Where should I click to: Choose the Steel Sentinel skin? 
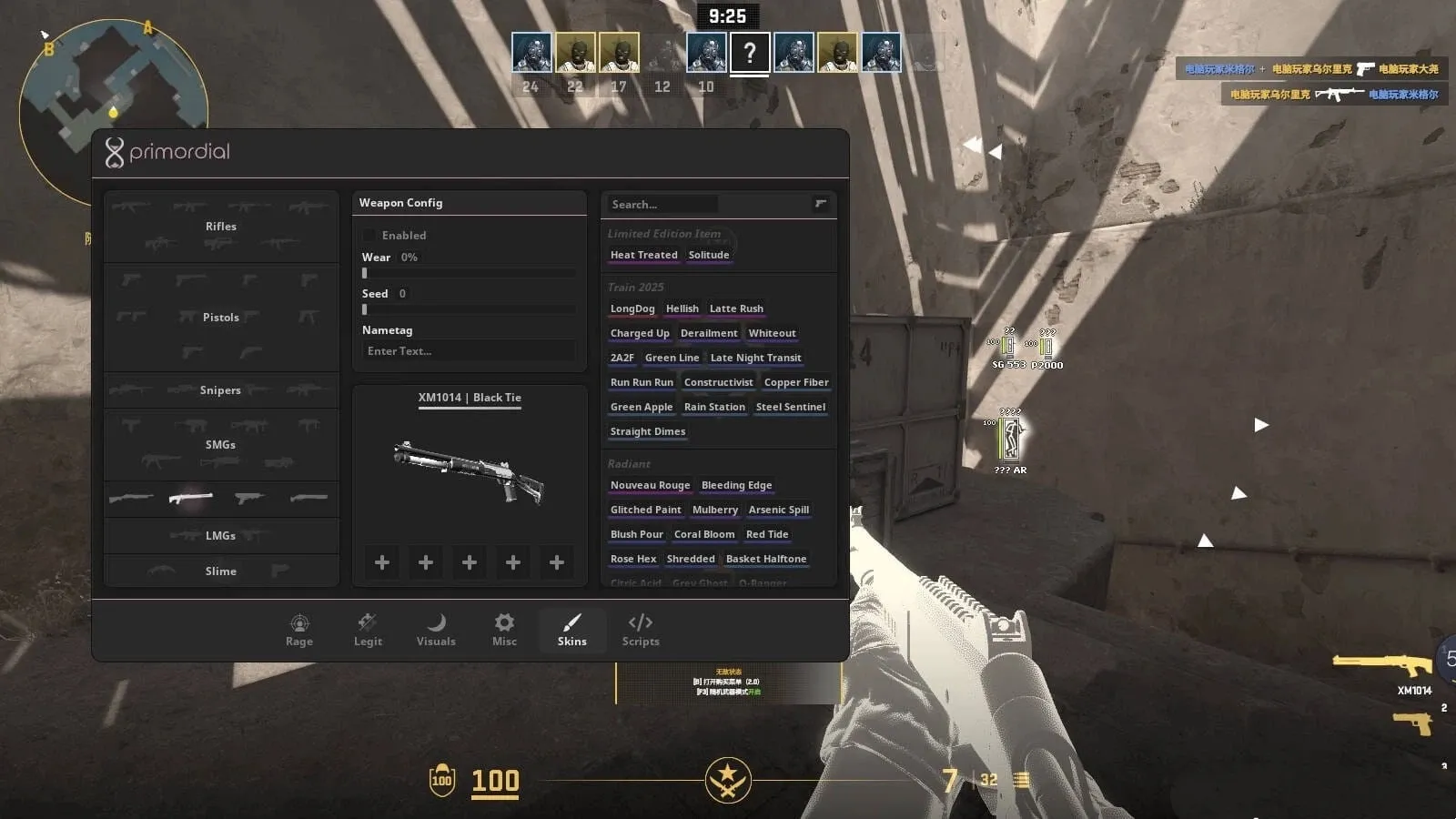pyautogui.click(x=791, y=408)
